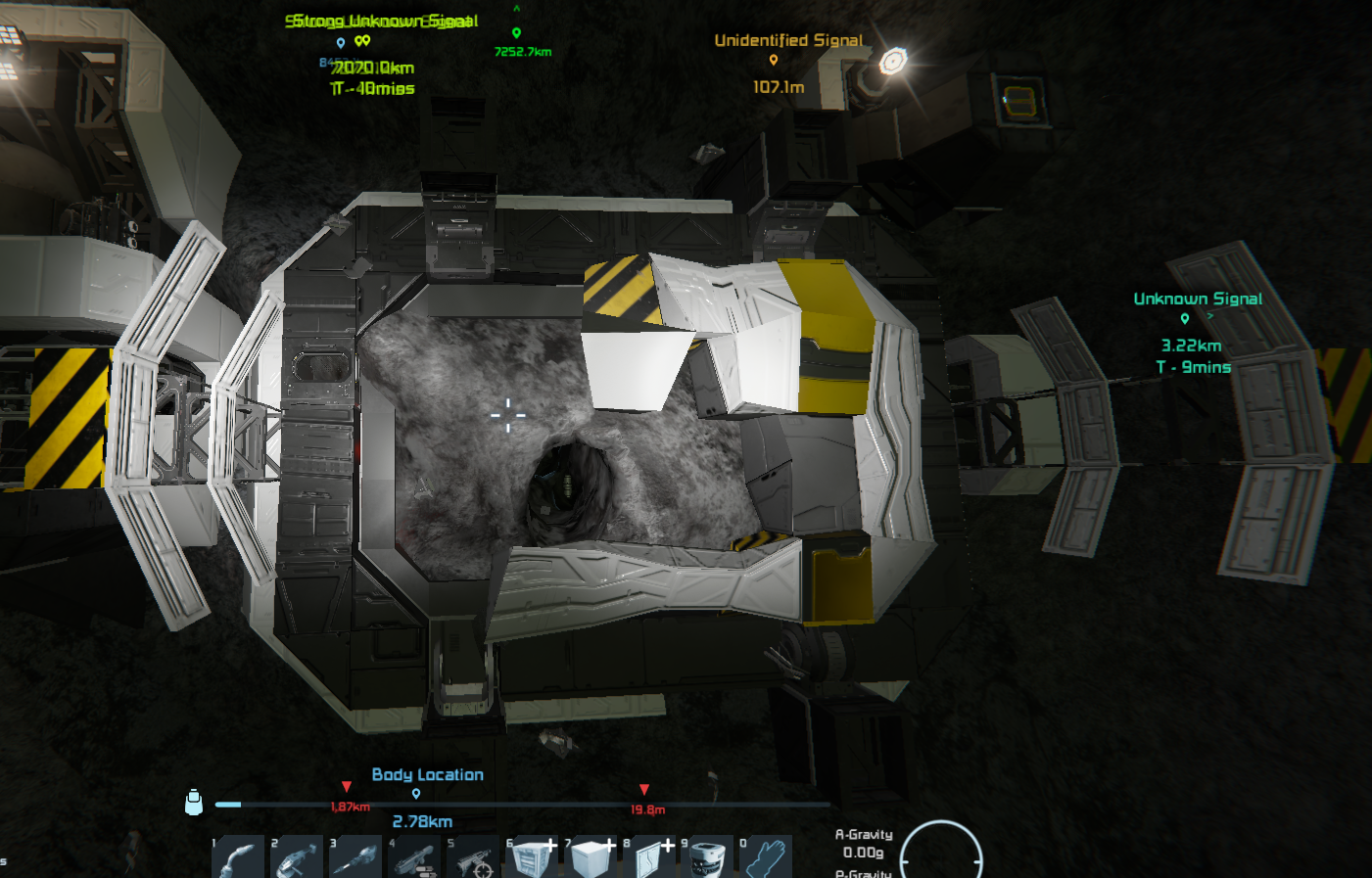Screen dimensions: 1372x878
Task: Choose the window panel block in slot 8
Action: [650, 858]
